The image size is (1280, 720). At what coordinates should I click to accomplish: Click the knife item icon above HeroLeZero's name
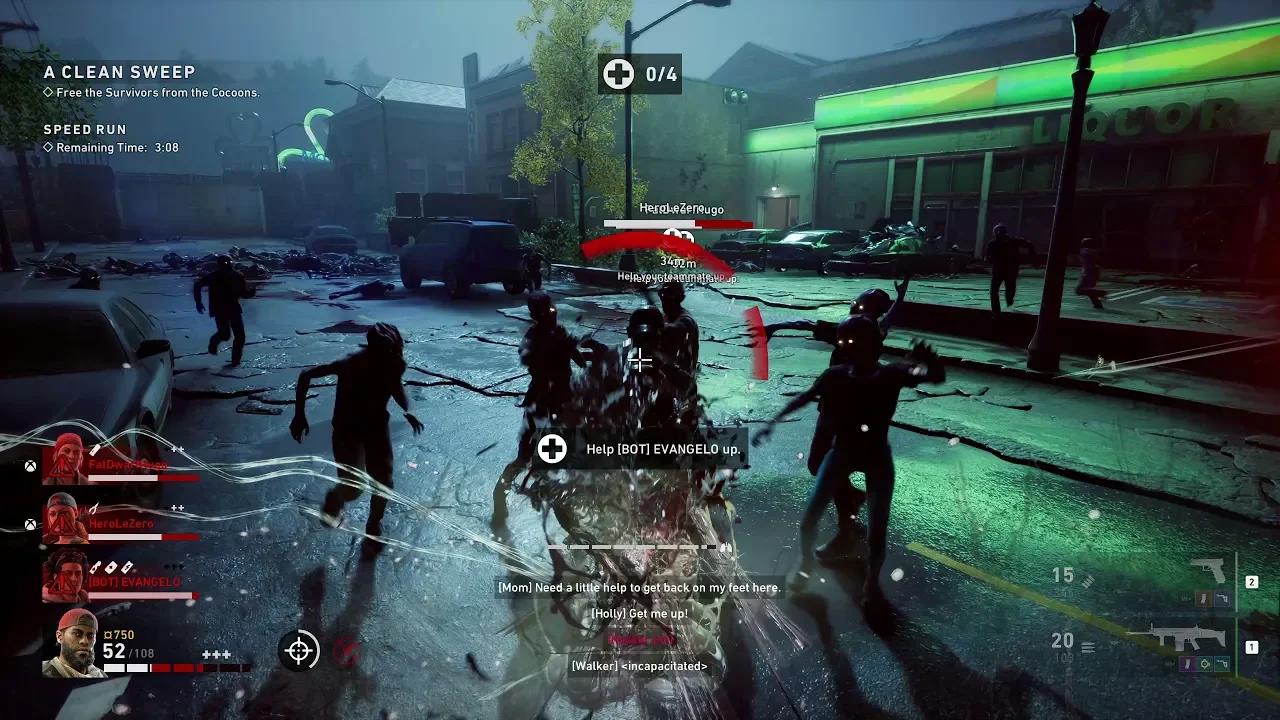point(92,508)
